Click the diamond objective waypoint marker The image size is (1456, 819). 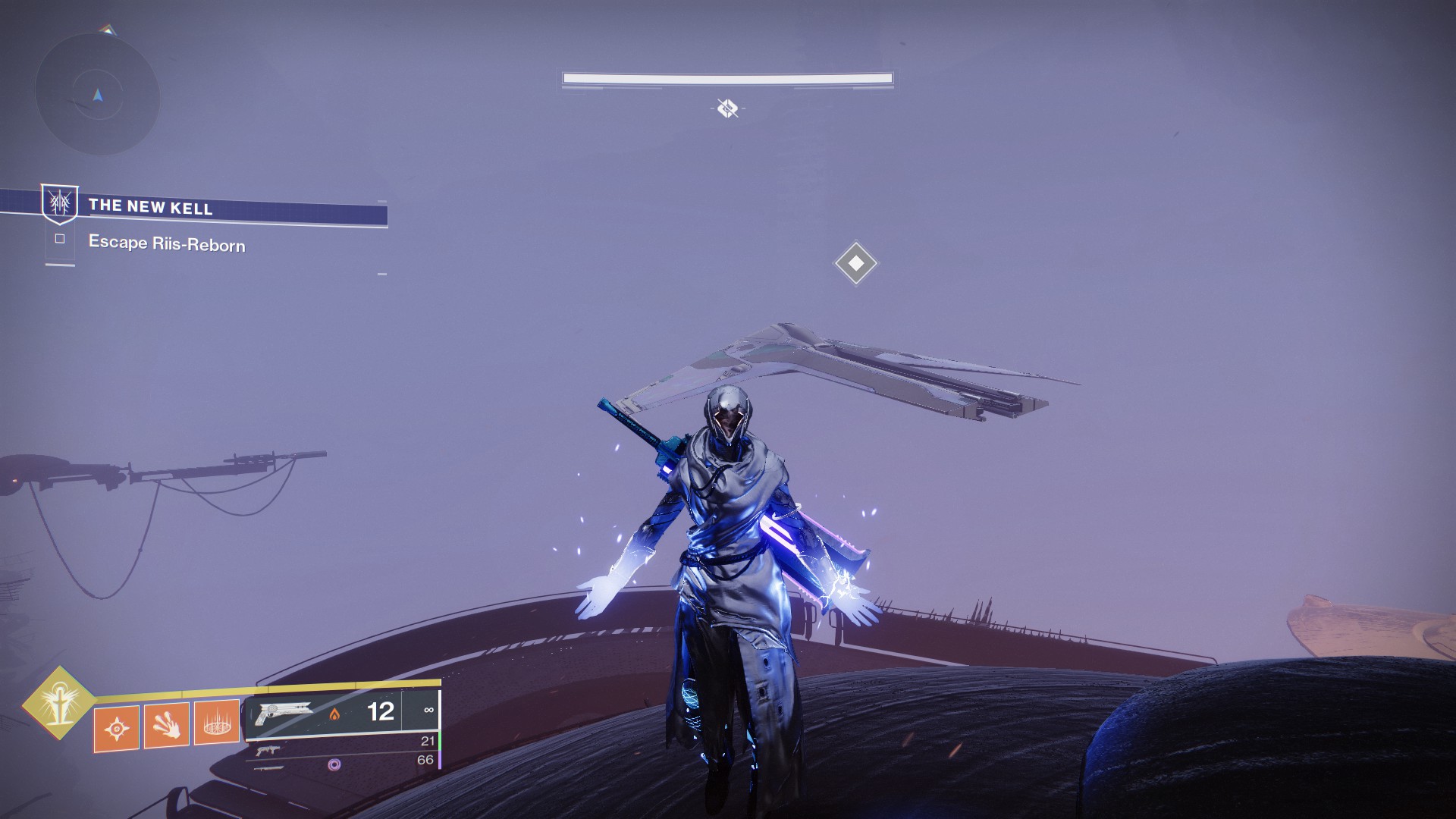(855, 263)
